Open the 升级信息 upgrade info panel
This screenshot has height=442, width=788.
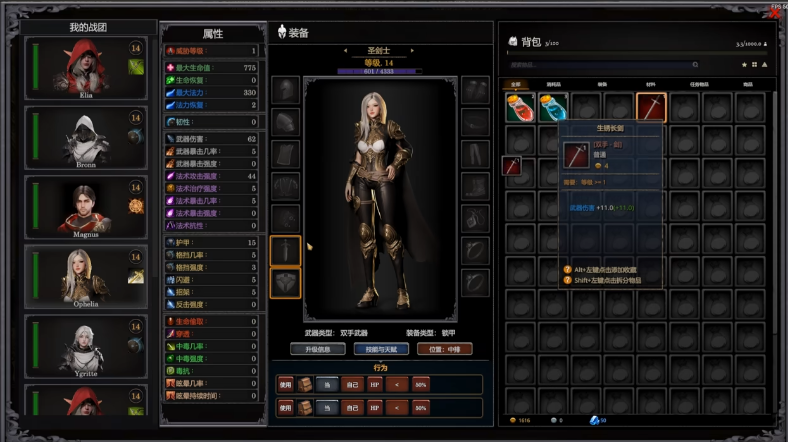311,350
